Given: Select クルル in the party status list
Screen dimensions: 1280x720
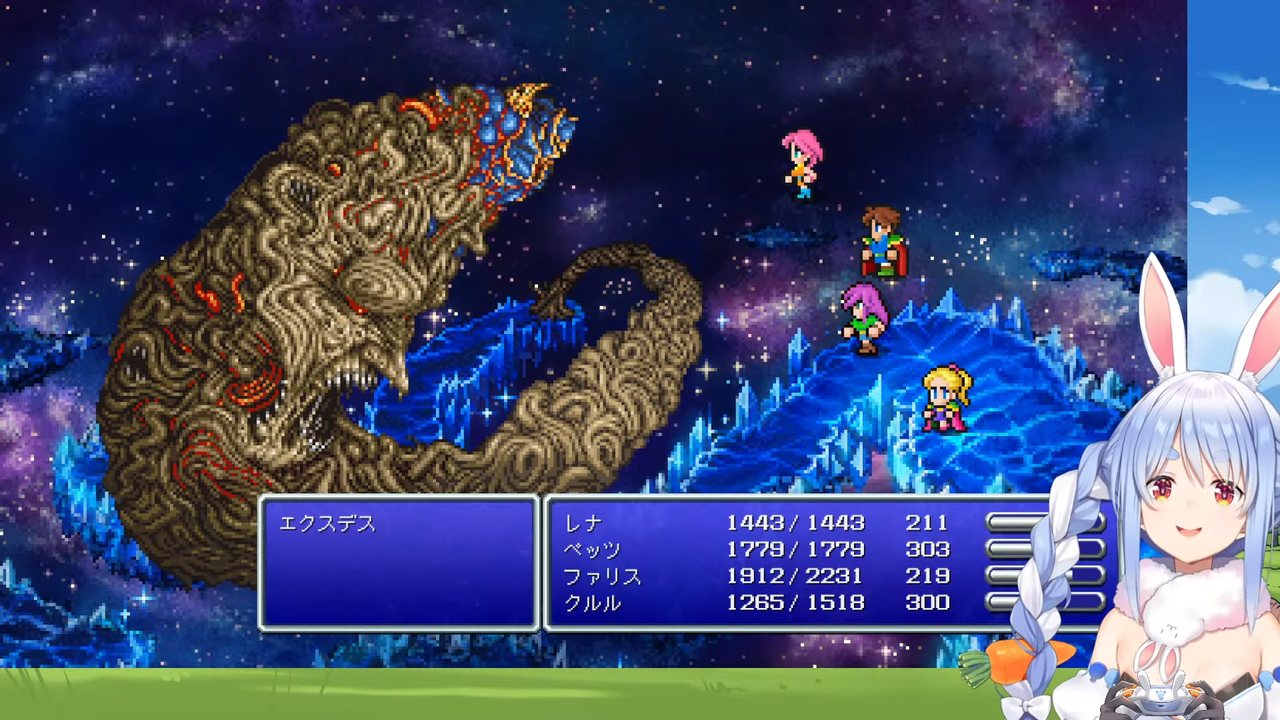Looking at the screenshot, I should [595, 603].
